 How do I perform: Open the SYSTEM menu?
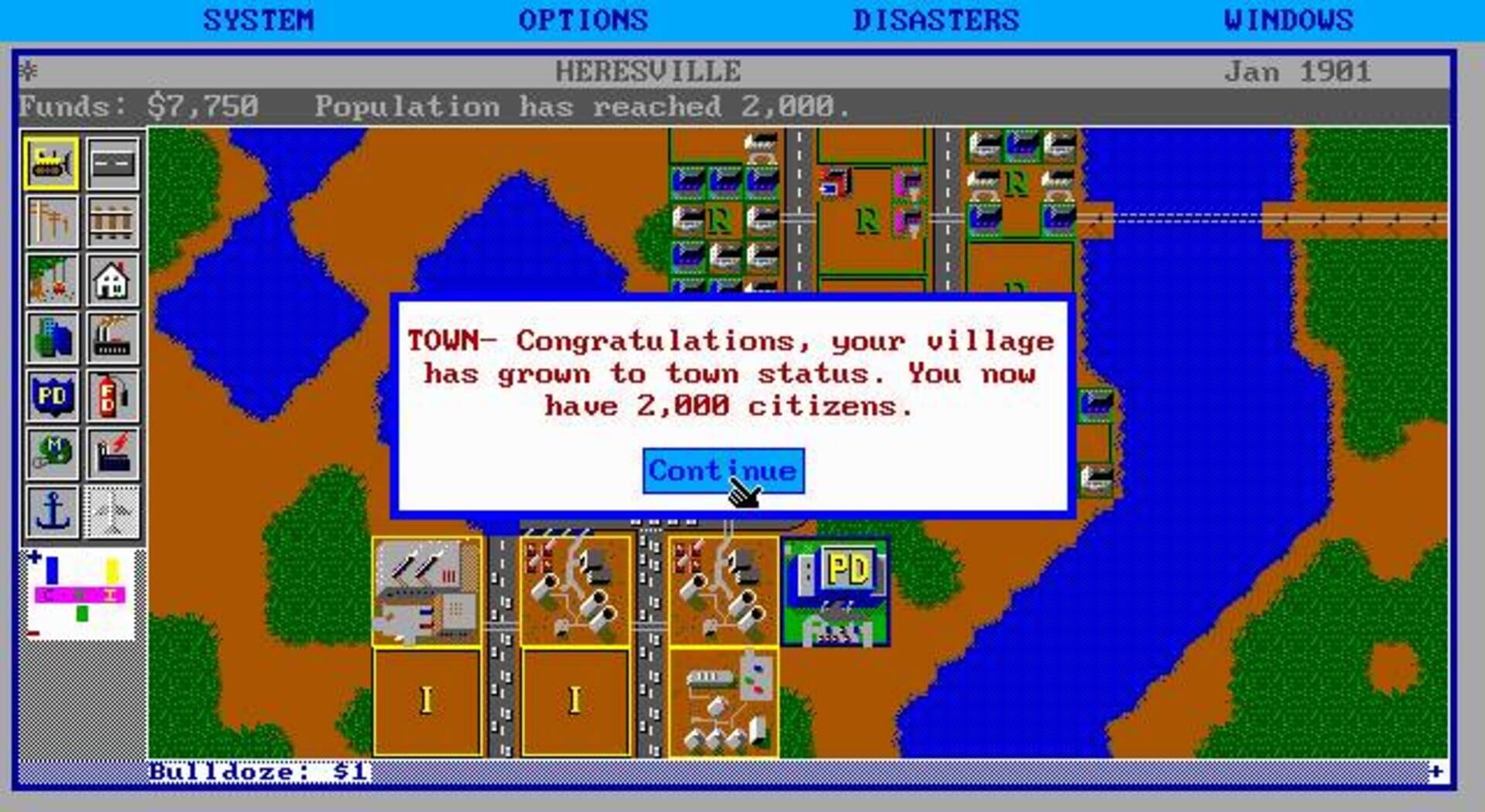point(258,19)
